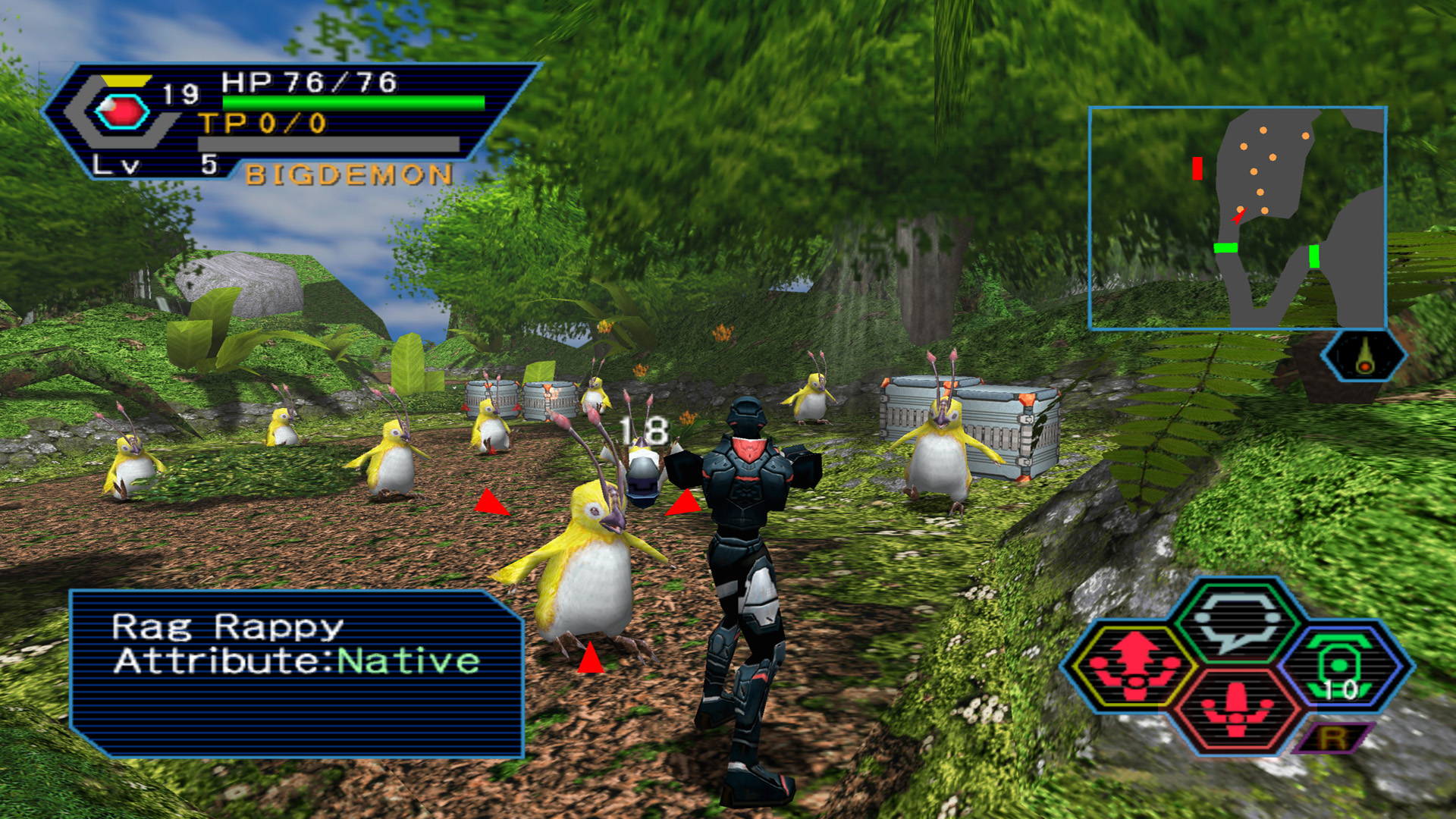Open the chat speech bubble hexagon
The width and height of the screenshot is (1456, 819).
click(1236, 622)
